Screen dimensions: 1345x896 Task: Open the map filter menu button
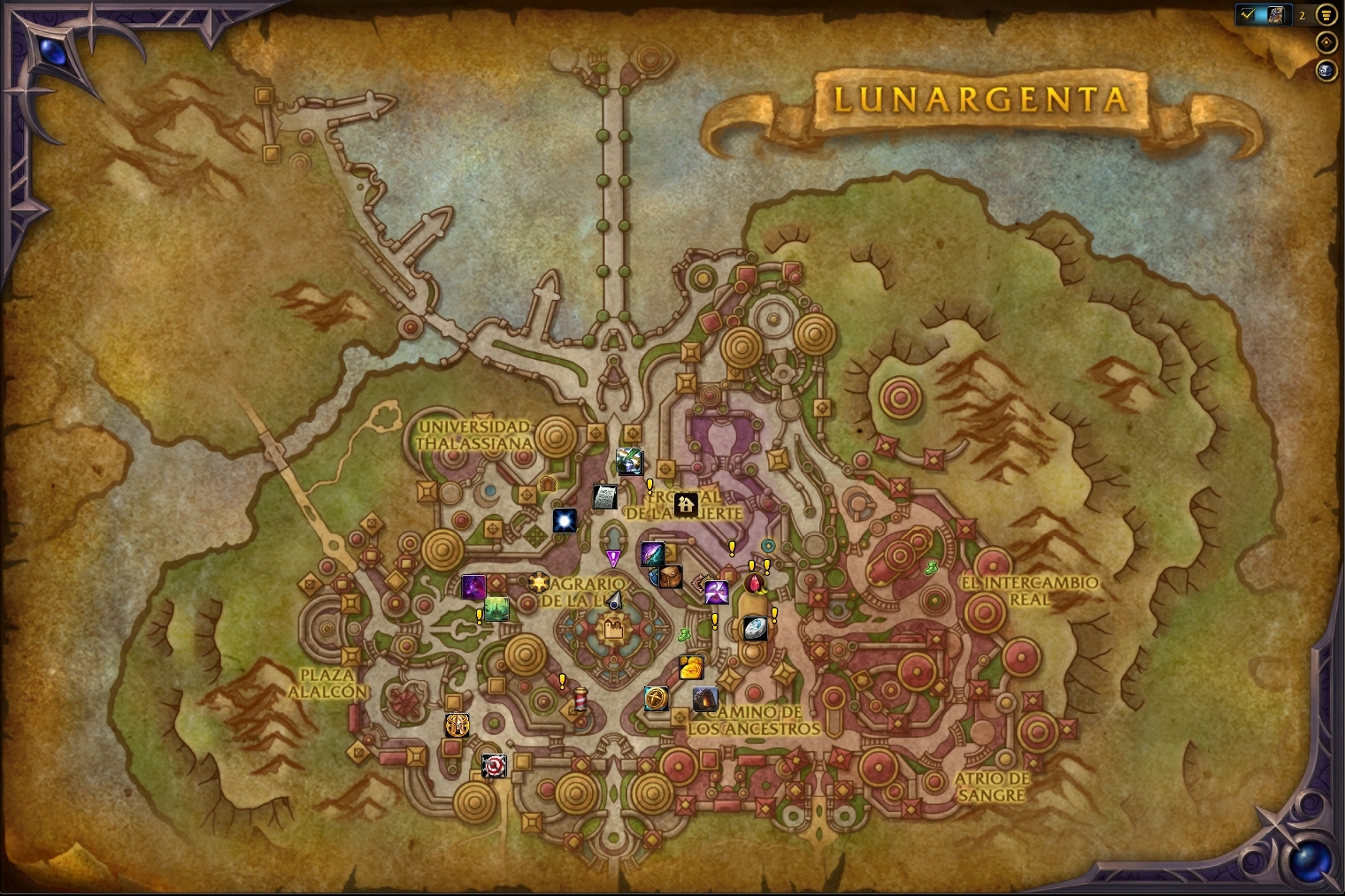(x=1326, y=15)
